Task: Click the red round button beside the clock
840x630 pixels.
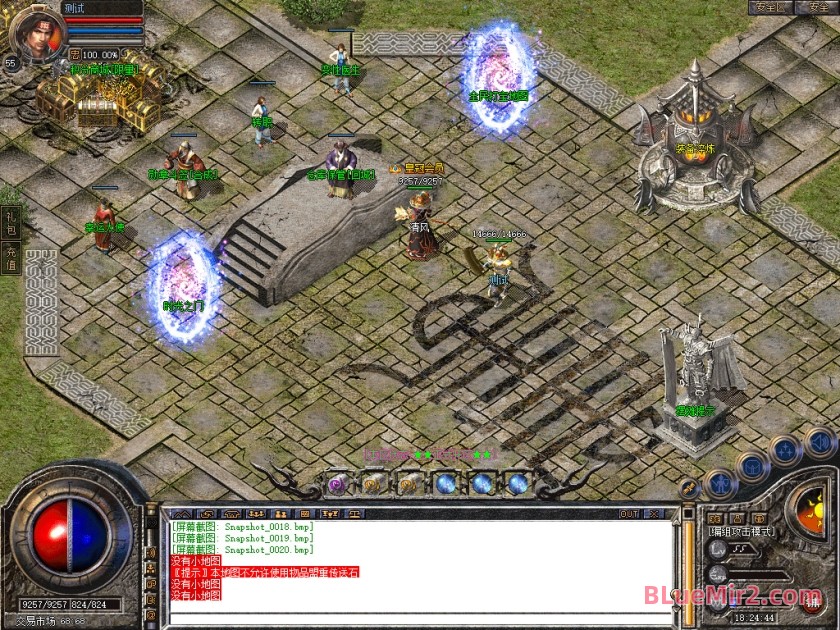Action: (x=813, y=604)
